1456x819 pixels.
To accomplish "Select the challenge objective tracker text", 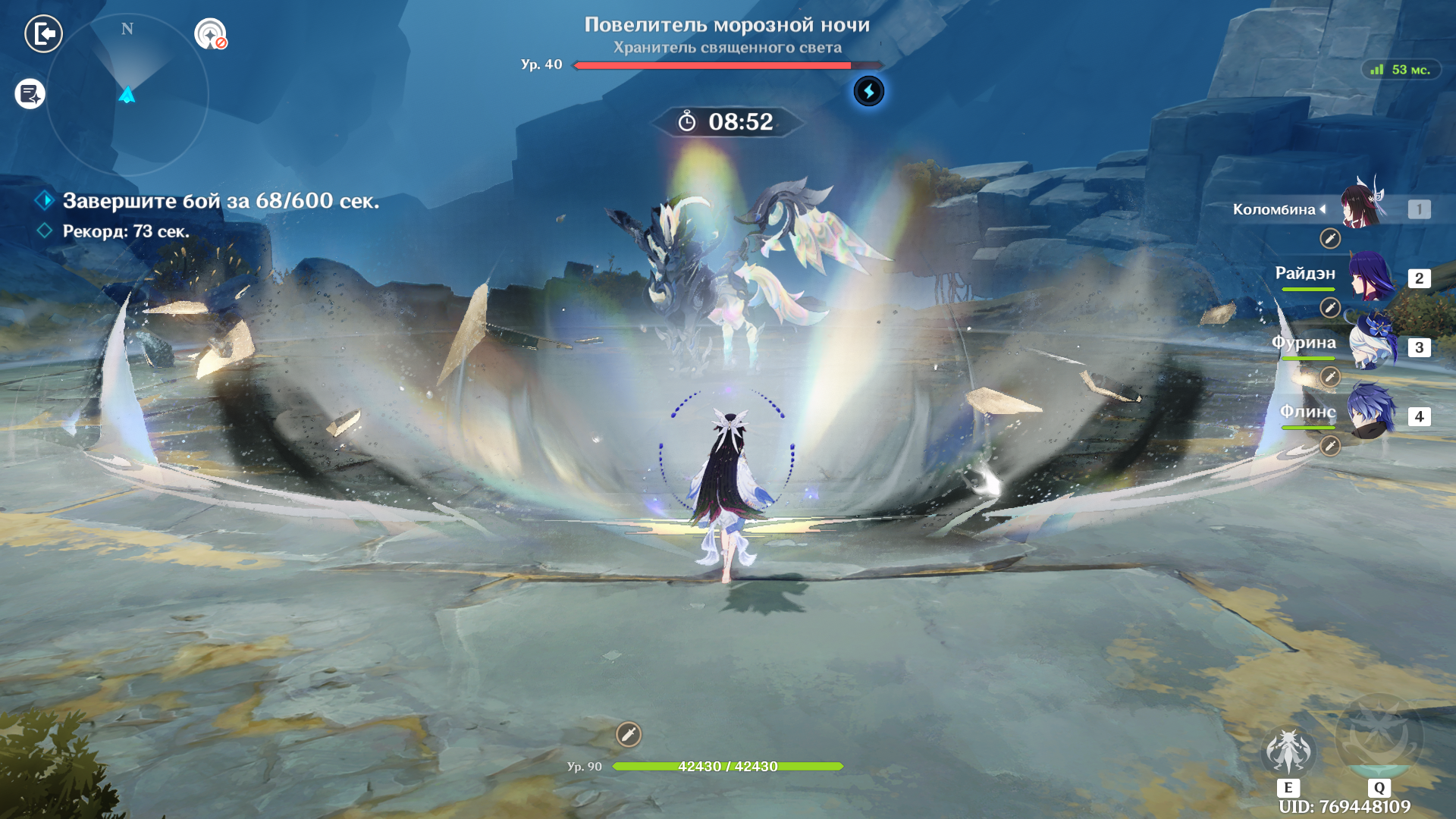I will click(220, 201).
